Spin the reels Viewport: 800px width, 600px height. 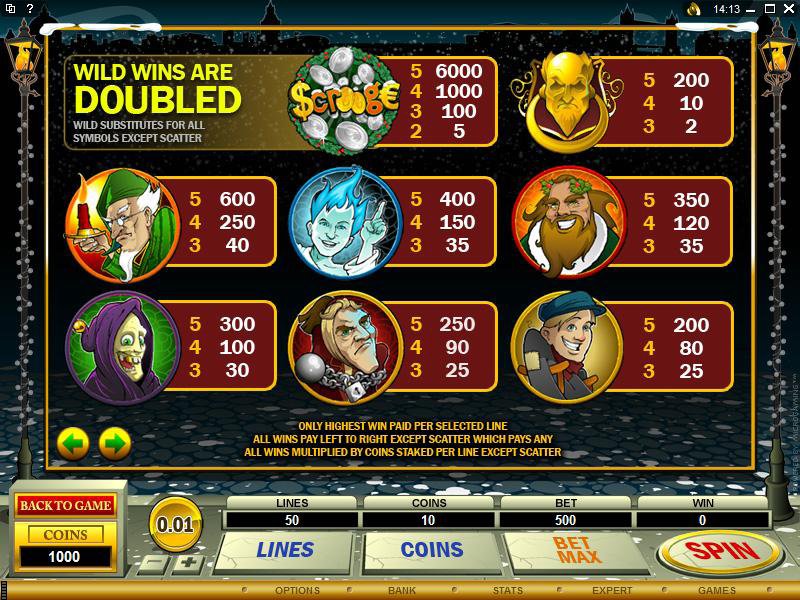719,550
